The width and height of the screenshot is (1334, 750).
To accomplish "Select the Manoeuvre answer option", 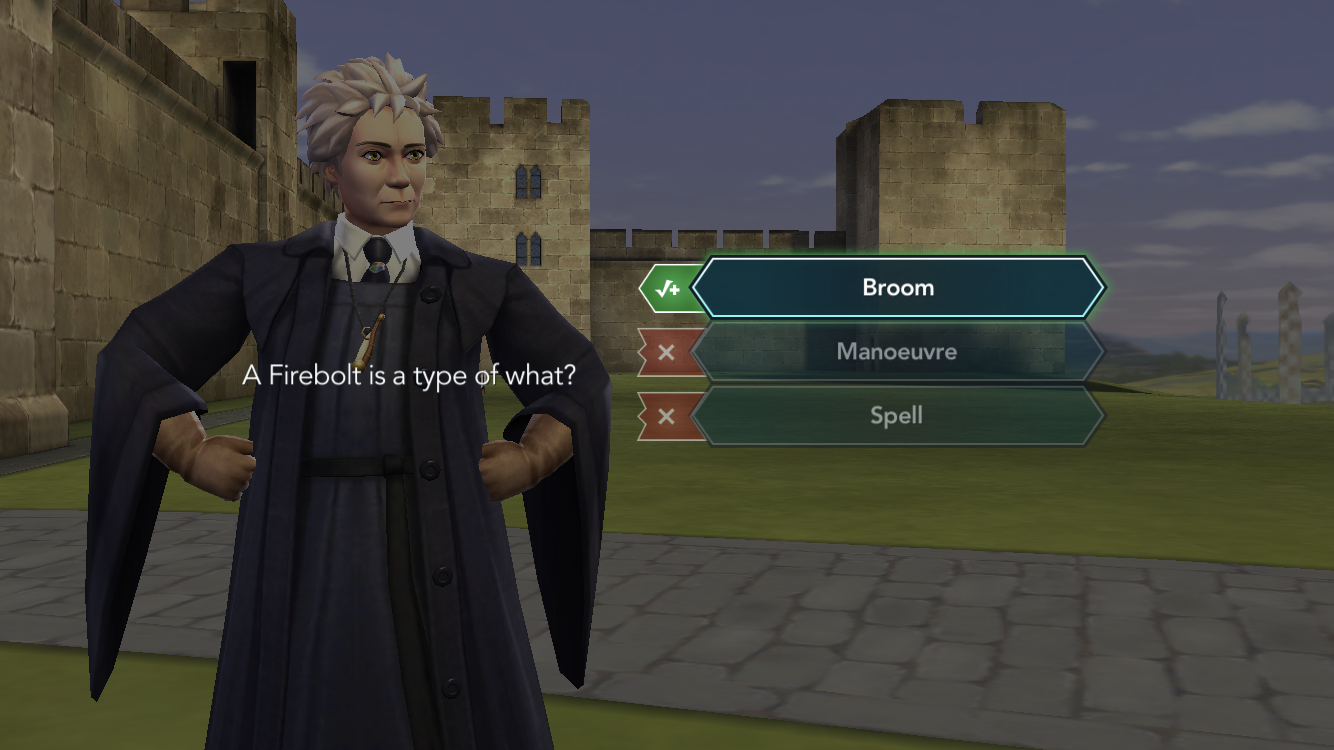I will tap(897, 352).
